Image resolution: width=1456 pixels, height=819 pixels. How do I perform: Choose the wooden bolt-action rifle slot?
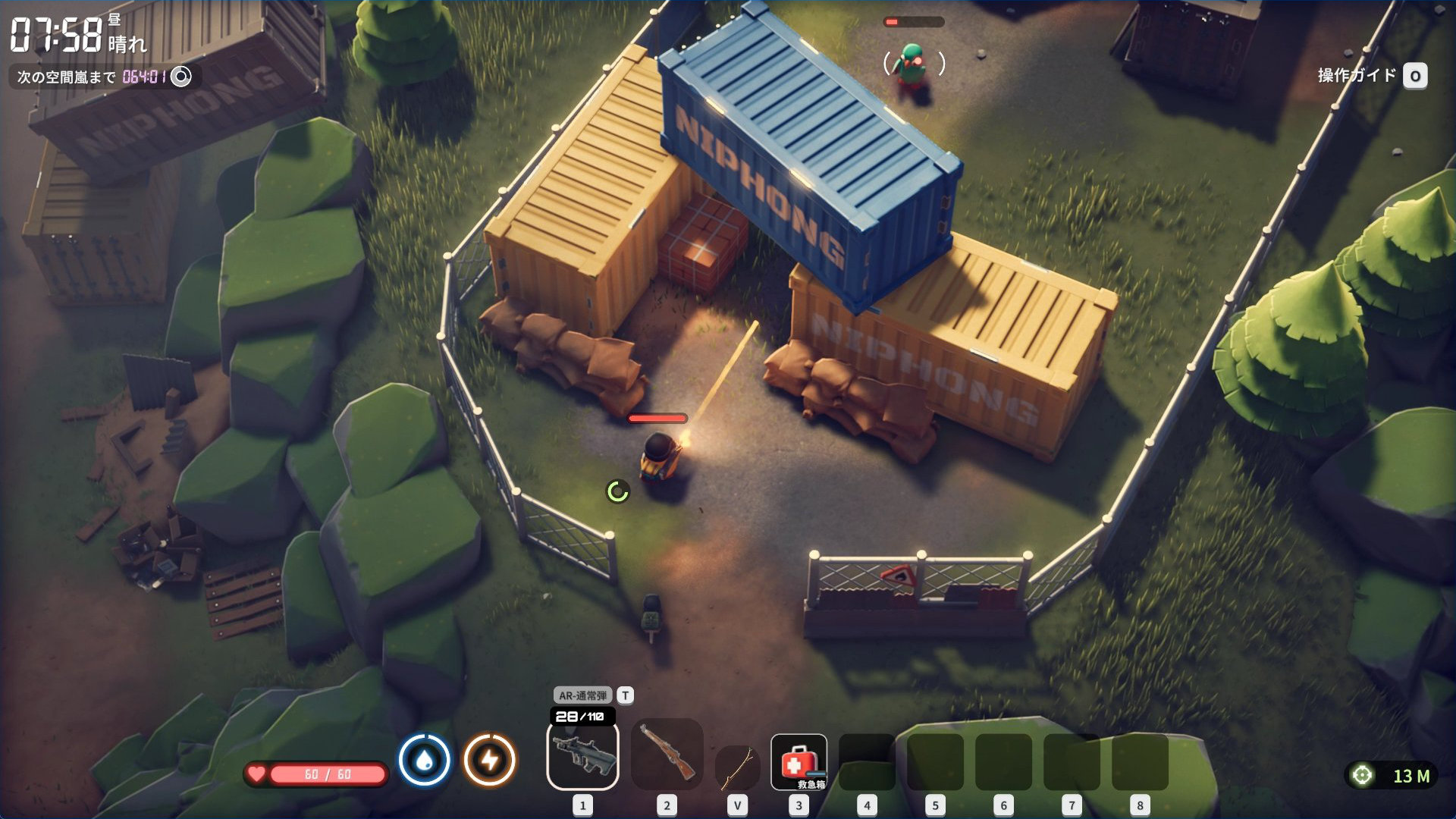coord(667,754)
